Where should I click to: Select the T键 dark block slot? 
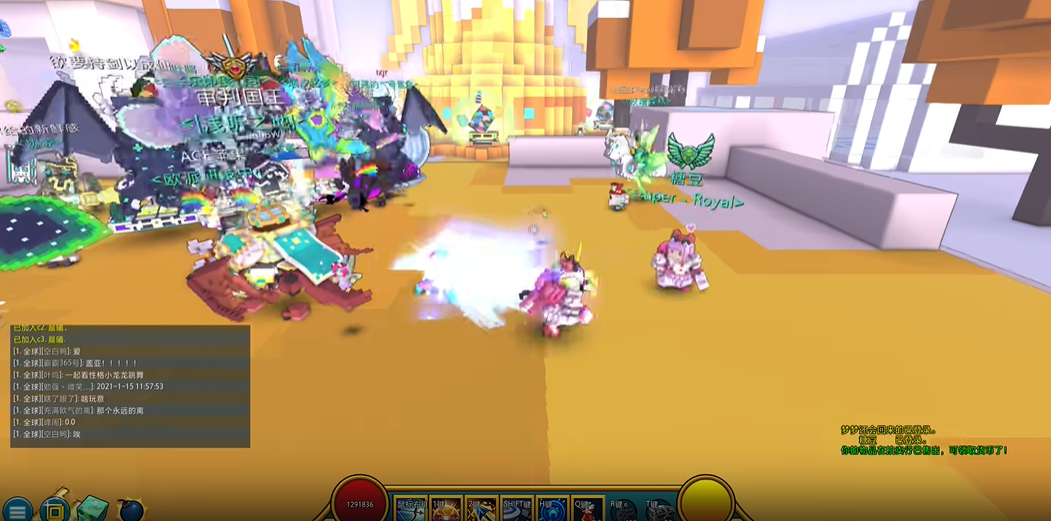click(658, 510)
